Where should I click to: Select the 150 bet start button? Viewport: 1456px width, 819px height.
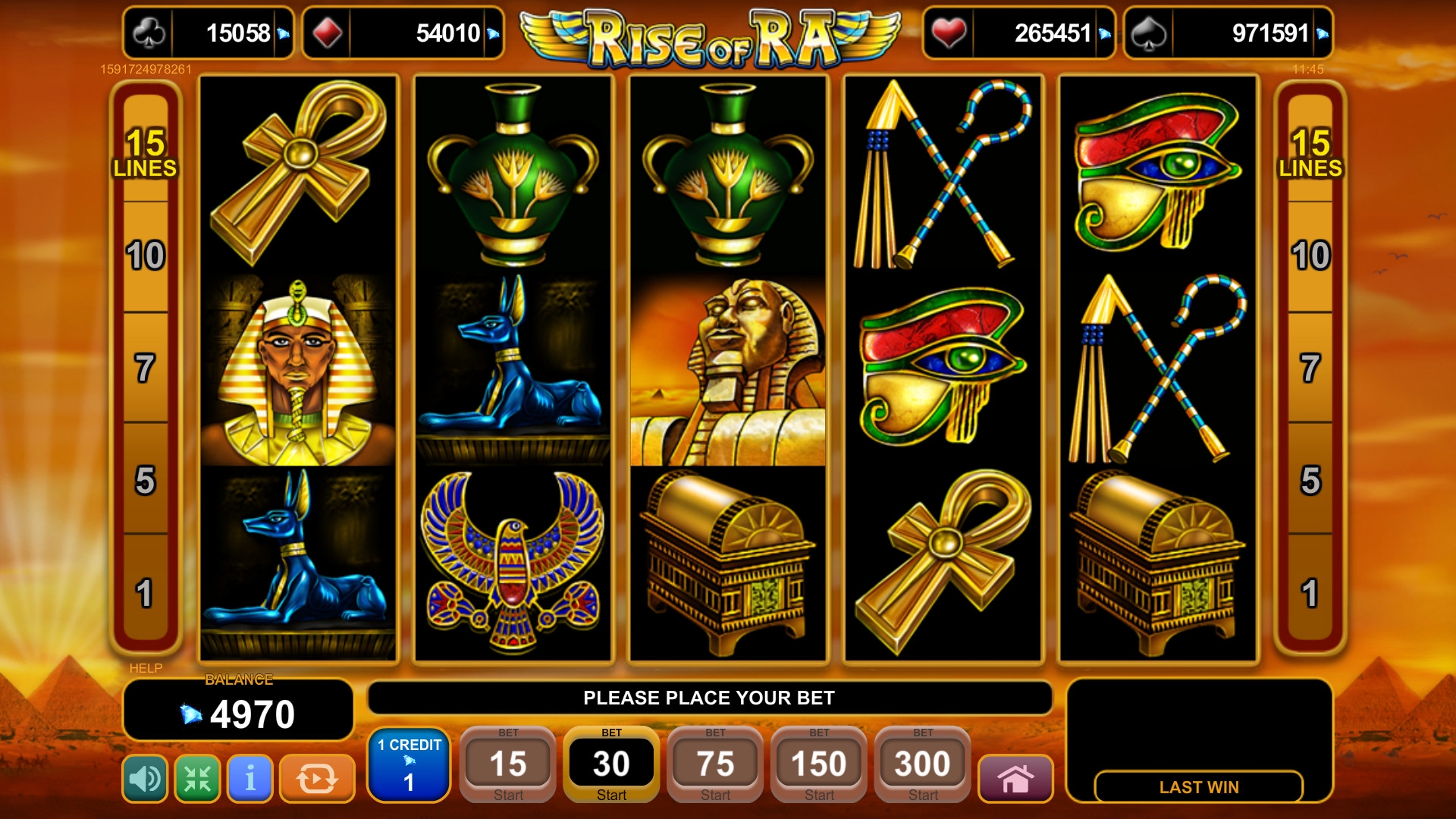coord(819,764)
